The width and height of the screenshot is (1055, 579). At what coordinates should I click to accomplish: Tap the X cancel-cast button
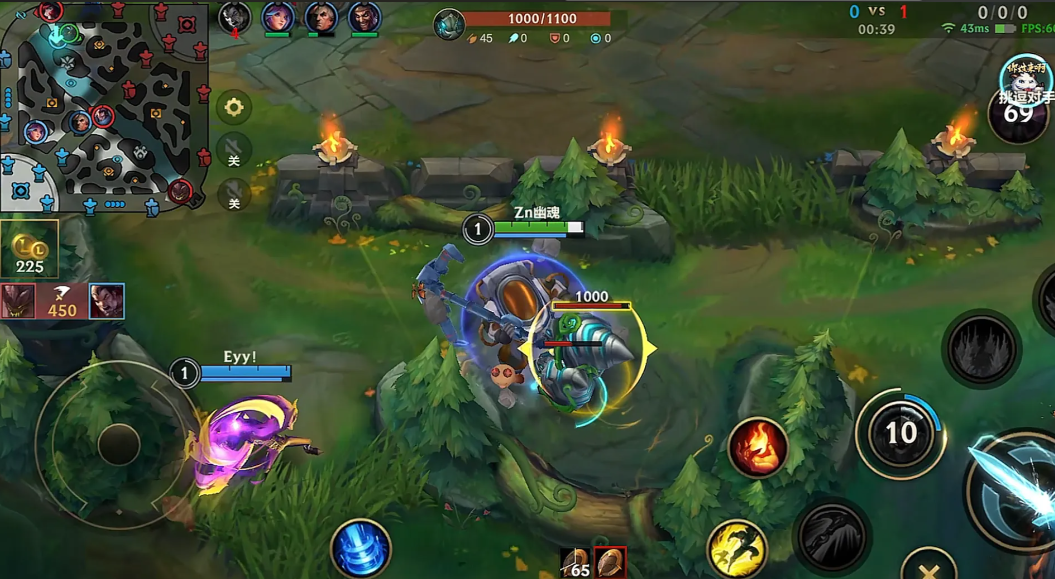coord(928,567)
